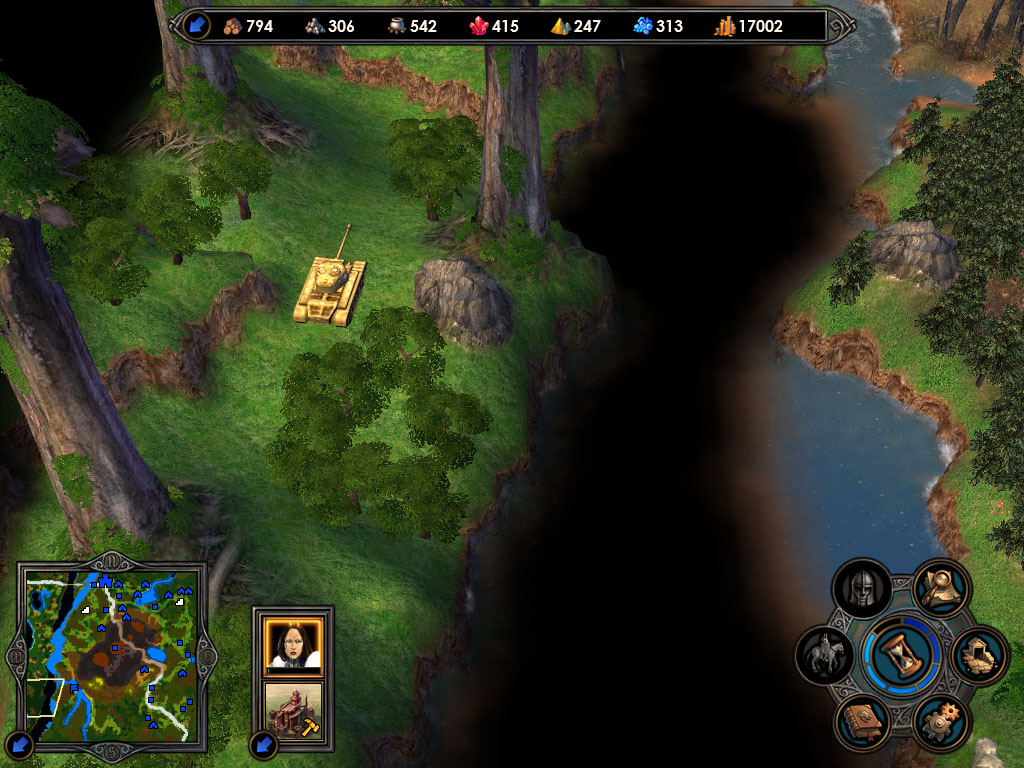The width and height of the screenshot is (1024, 768).
Task: End the turn with the hourglass button
Action: point(902,655)
